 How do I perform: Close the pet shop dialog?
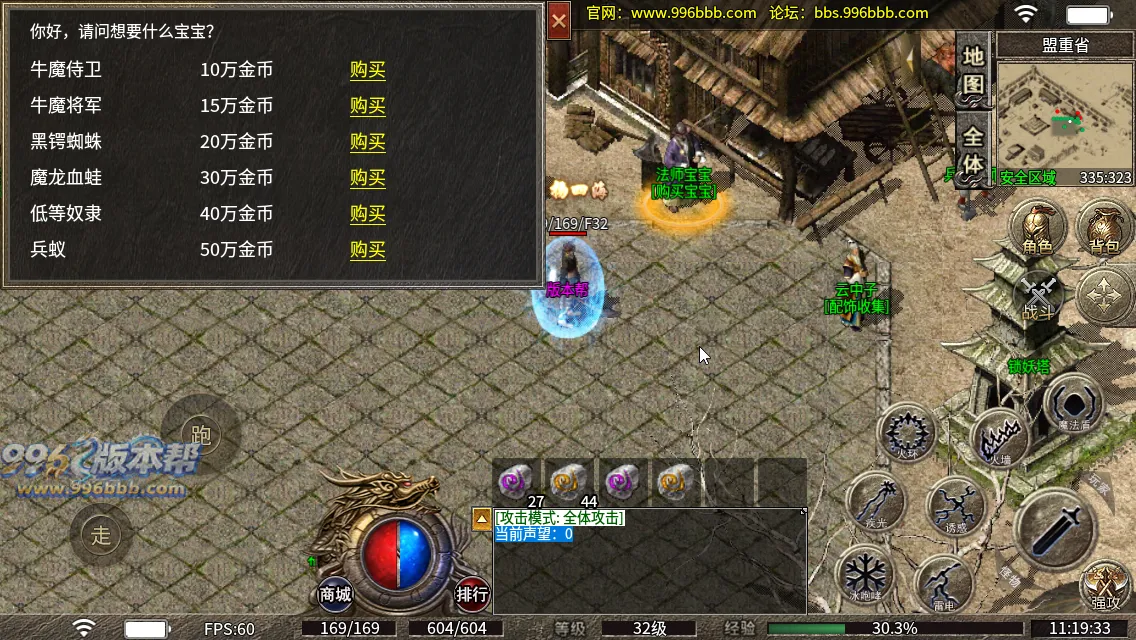pyautogui.click(x=559, y=20)
